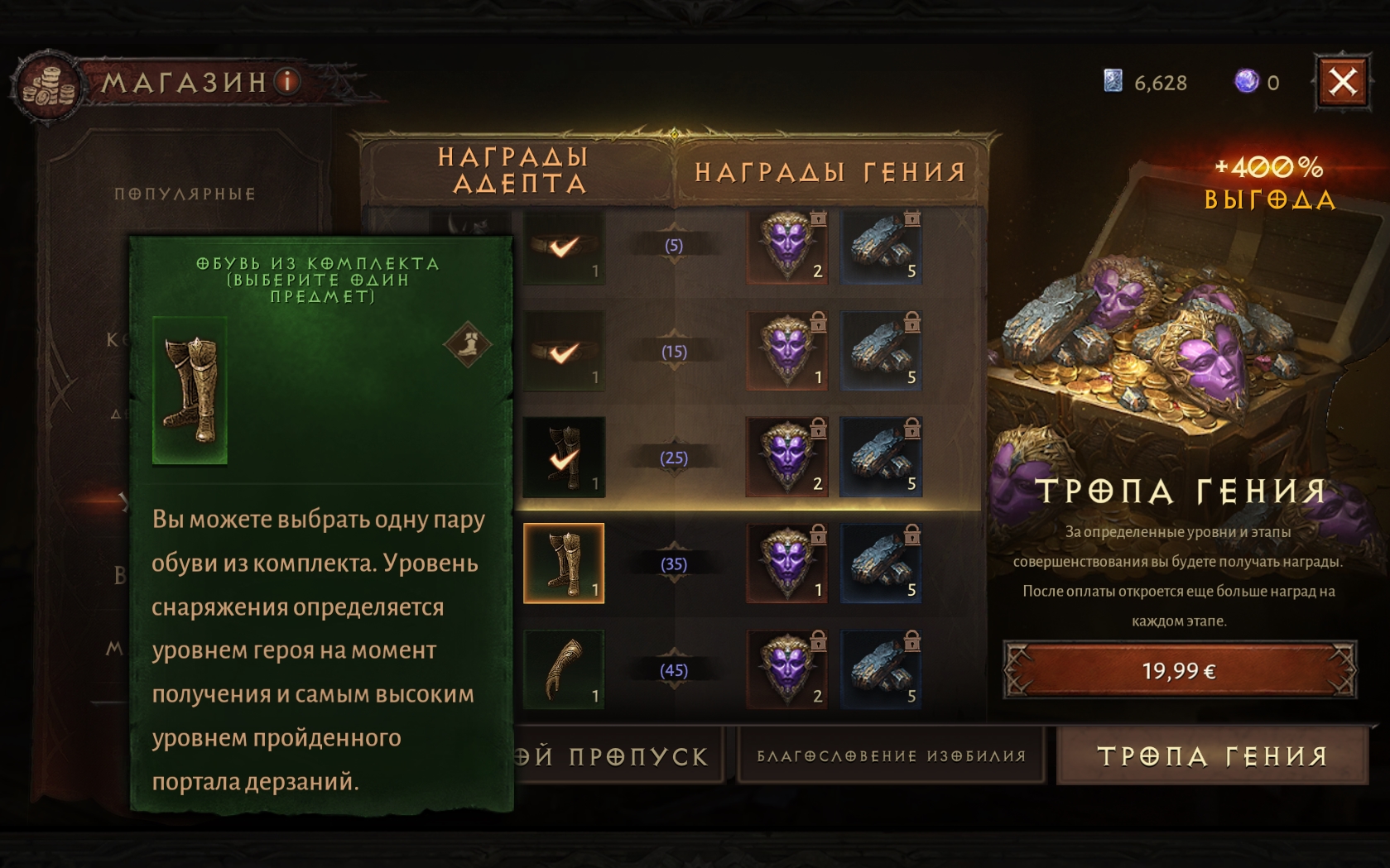The image size is (1390, 868).
Task: Switch to the Тропа Гения tab
Action: (1212, 756)
